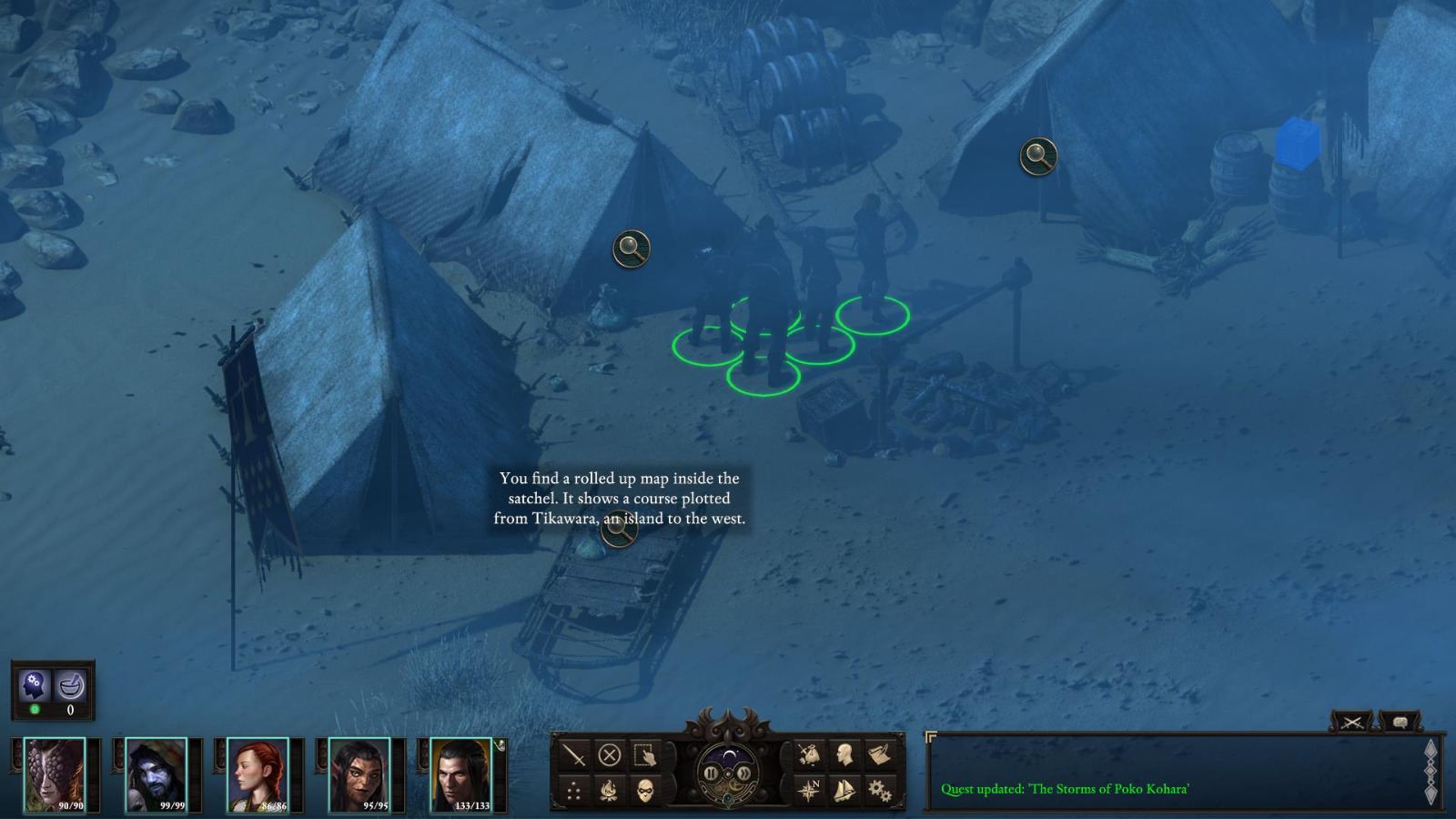The image size is (1456, 819).
Task: Open the character sheet (head icon)
Action: coord(846,752)
